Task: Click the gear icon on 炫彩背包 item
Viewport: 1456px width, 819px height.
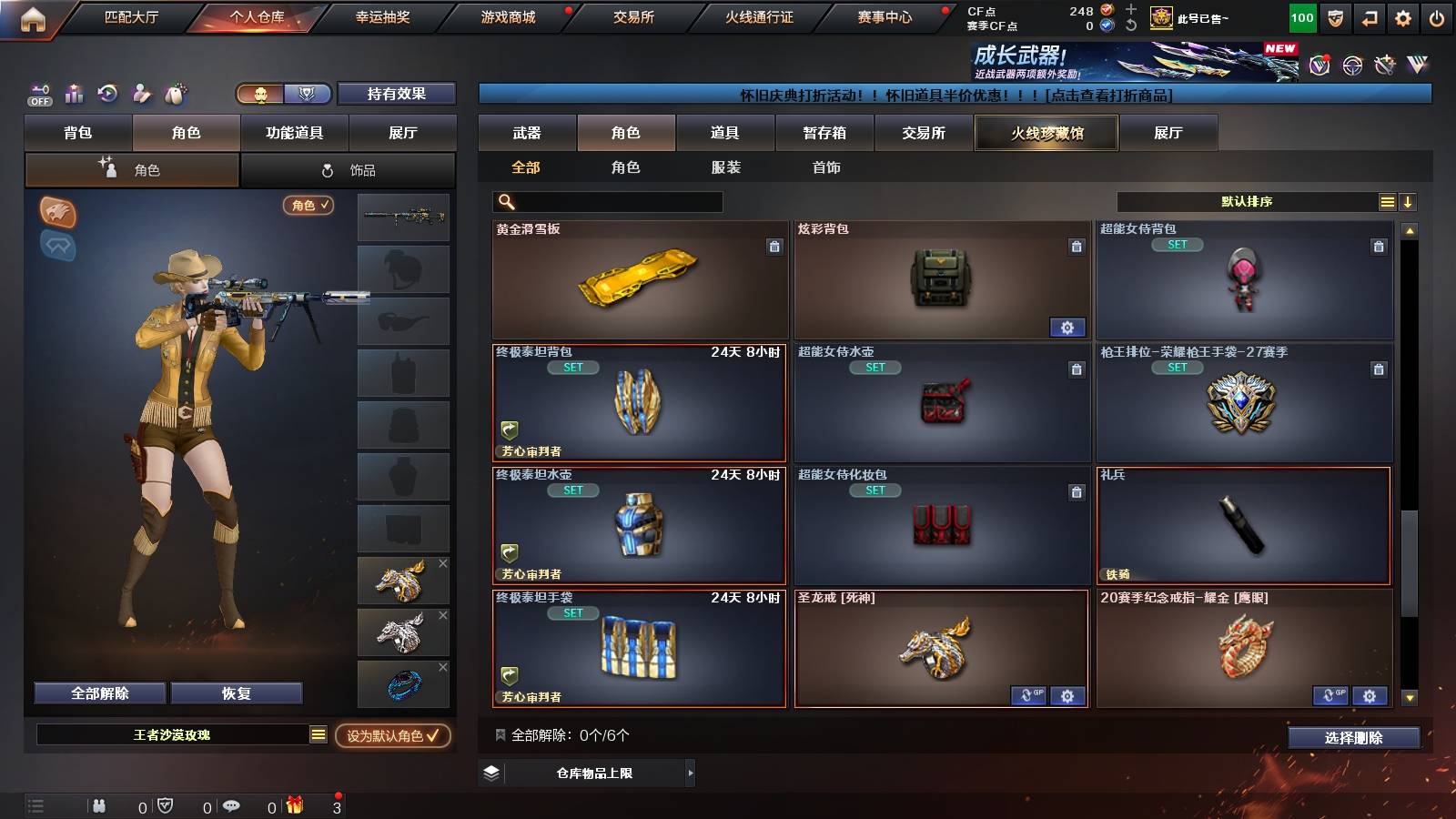Action: click(x=1067, y=327)
